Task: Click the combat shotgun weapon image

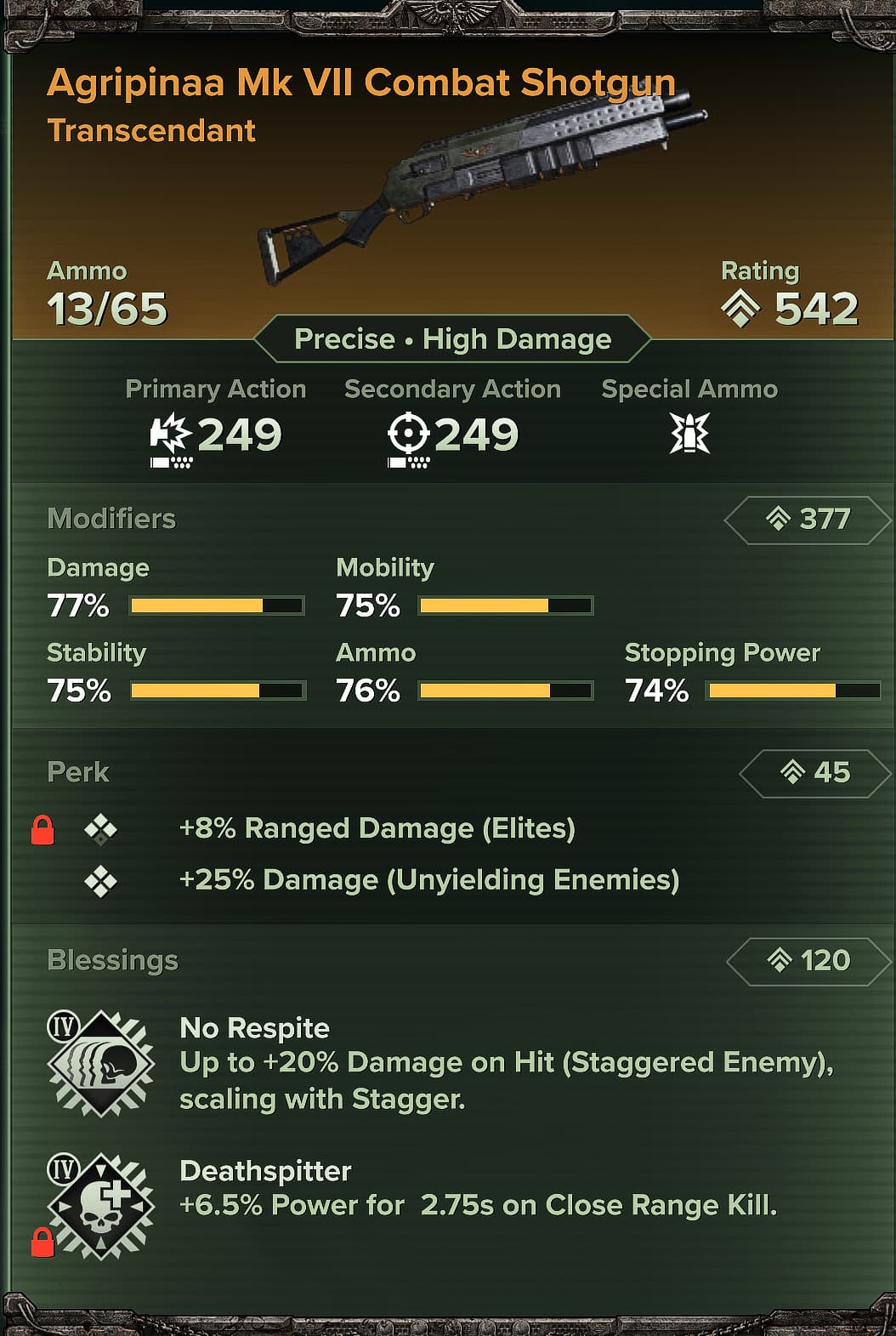Action: [x=480, y=183]
